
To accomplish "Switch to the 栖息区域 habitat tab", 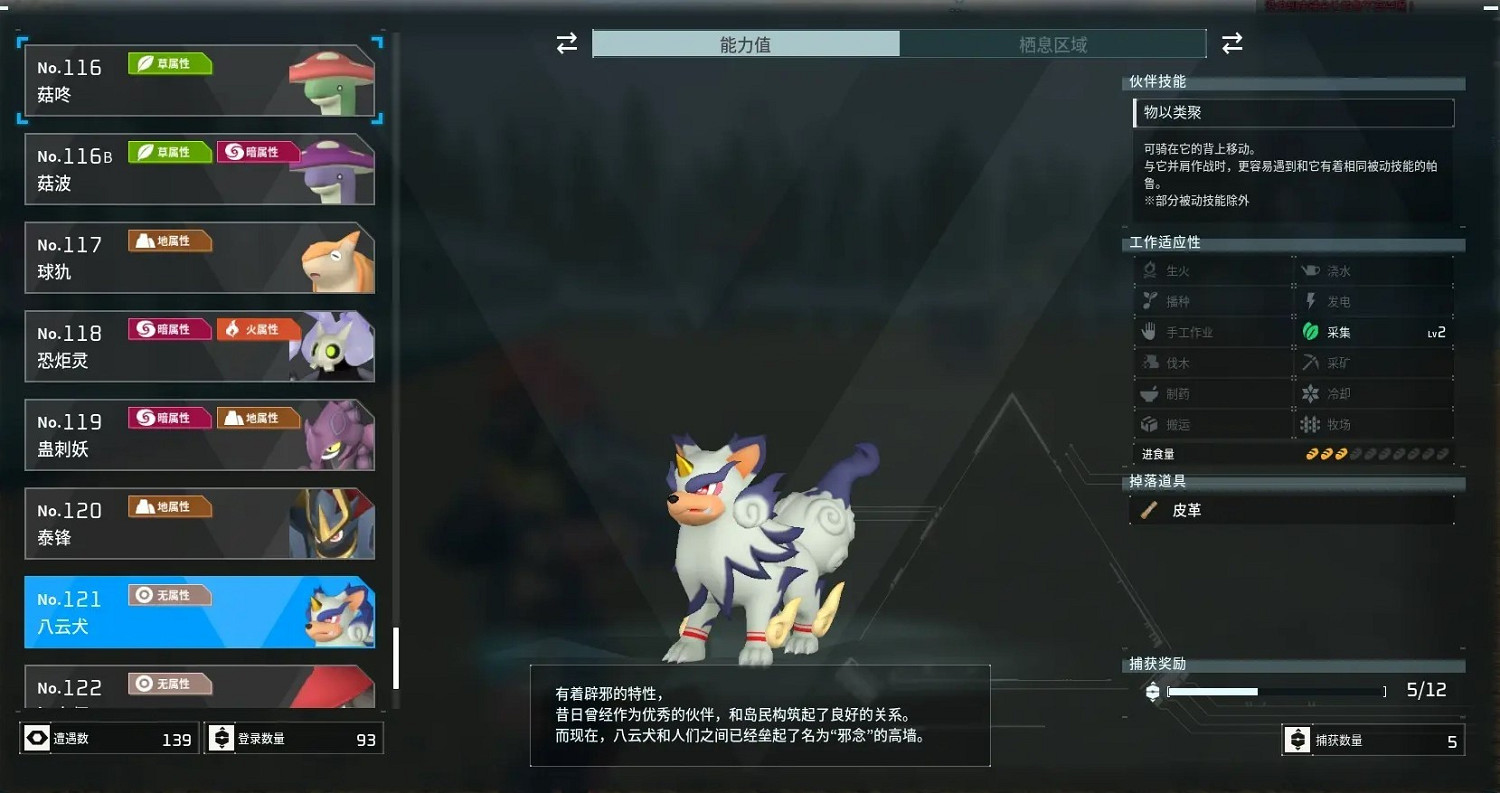I will pos(1053,43).
